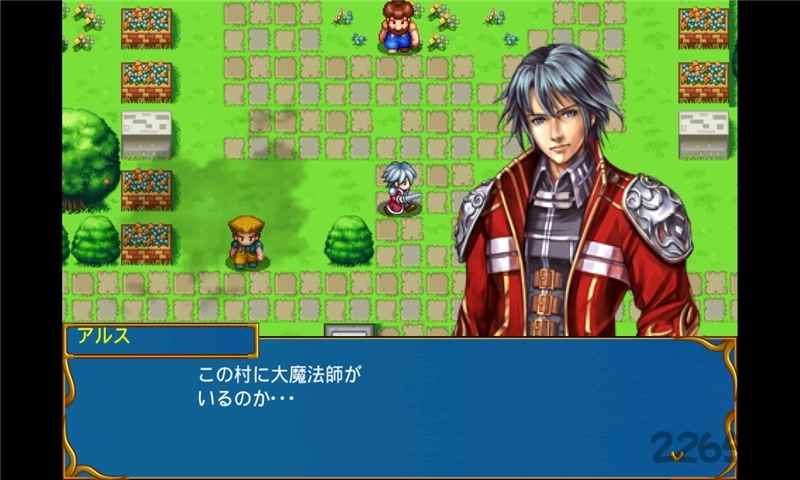Tap the blue dialogue text box to advance

coord(400,408)
